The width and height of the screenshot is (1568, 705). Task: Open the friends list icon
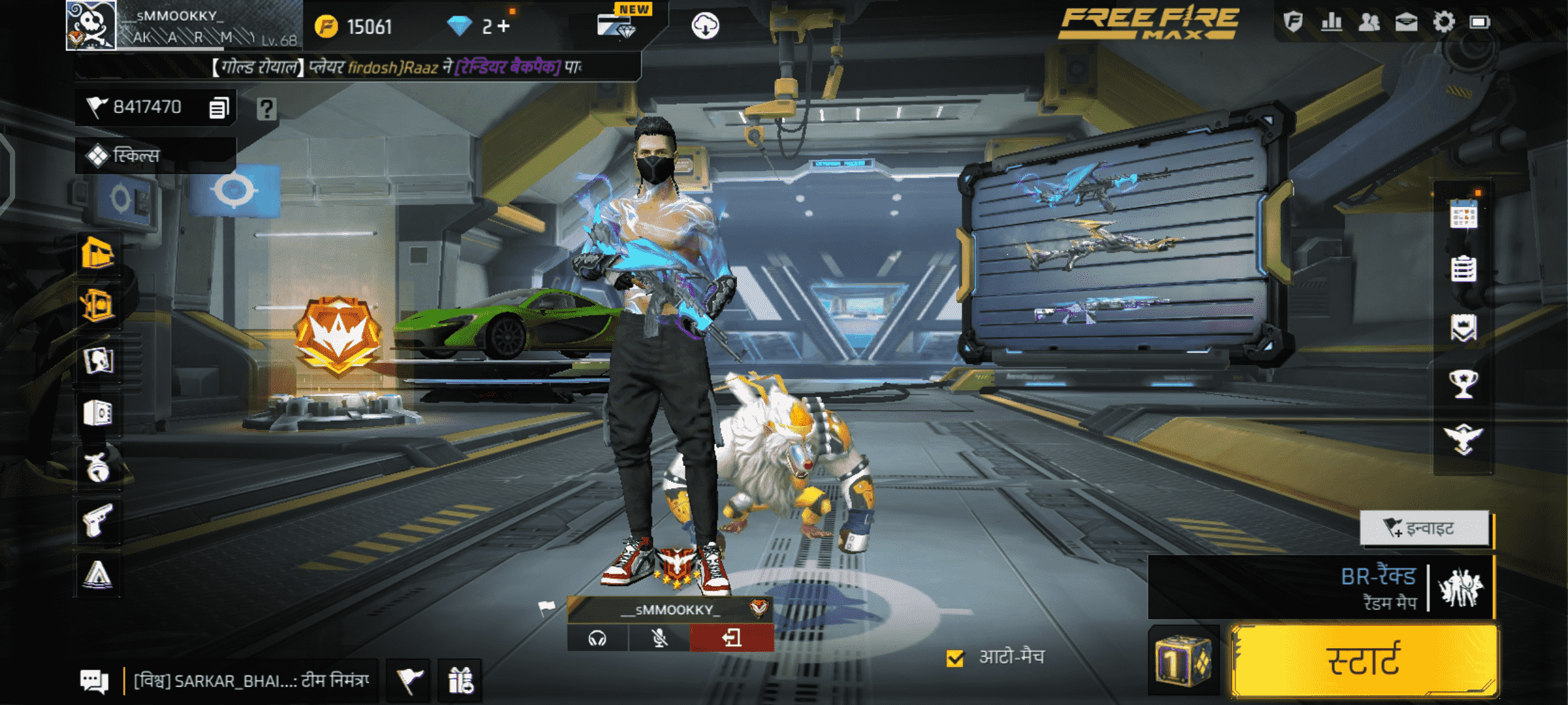(1369, 22)
